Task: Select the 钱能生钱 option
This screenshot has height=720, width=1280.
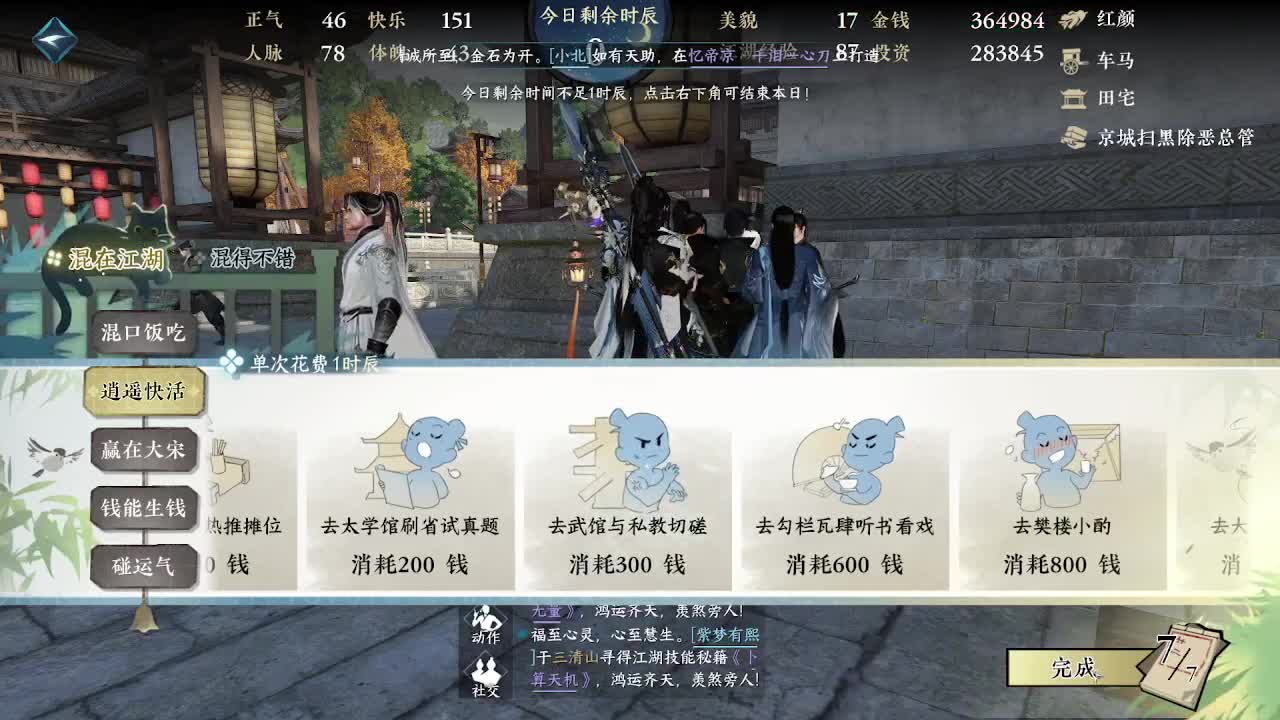Action: 140,508
